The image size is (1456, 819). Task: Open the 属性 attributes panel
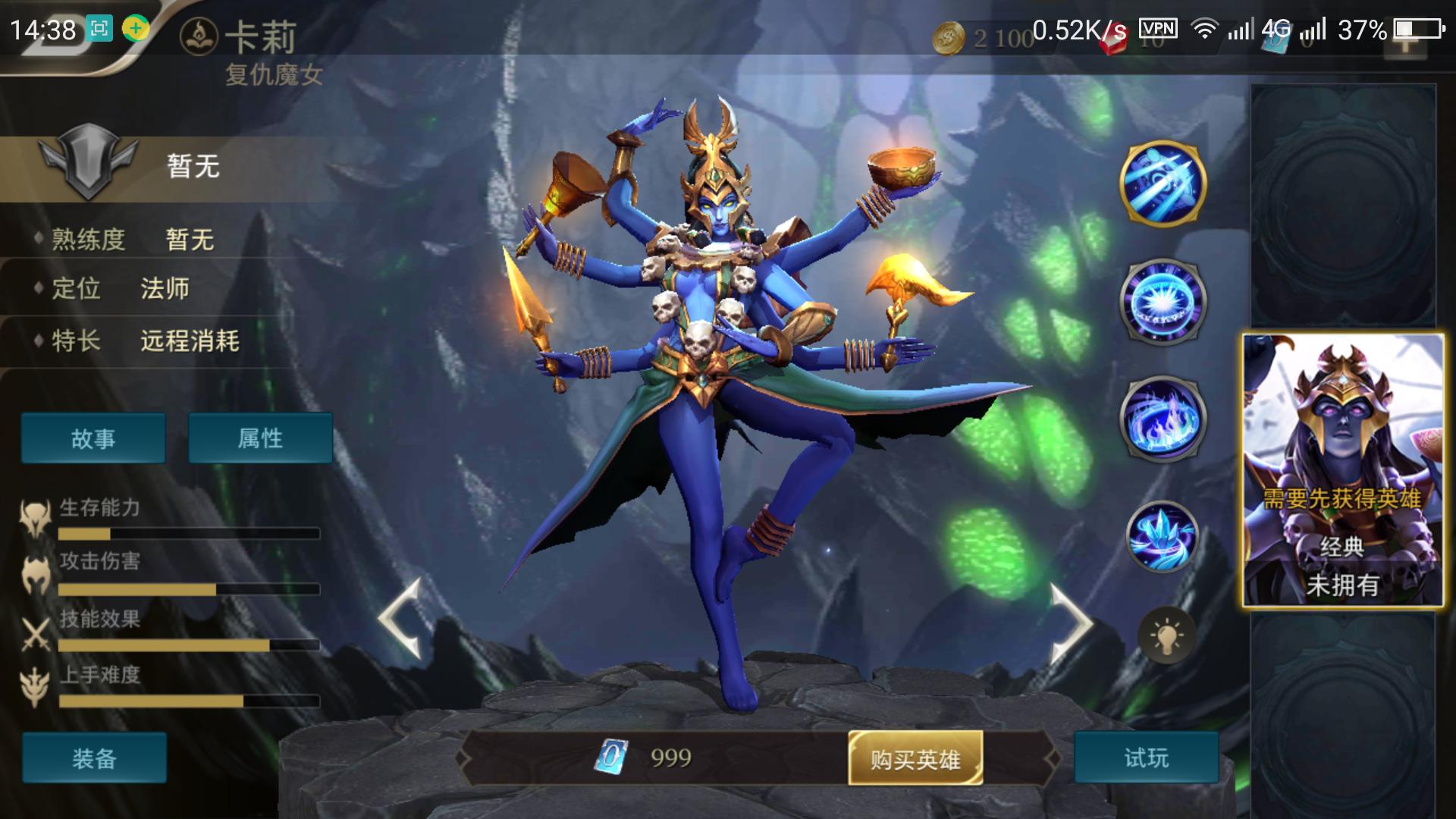pyautogui.click(x=260, y=438)
